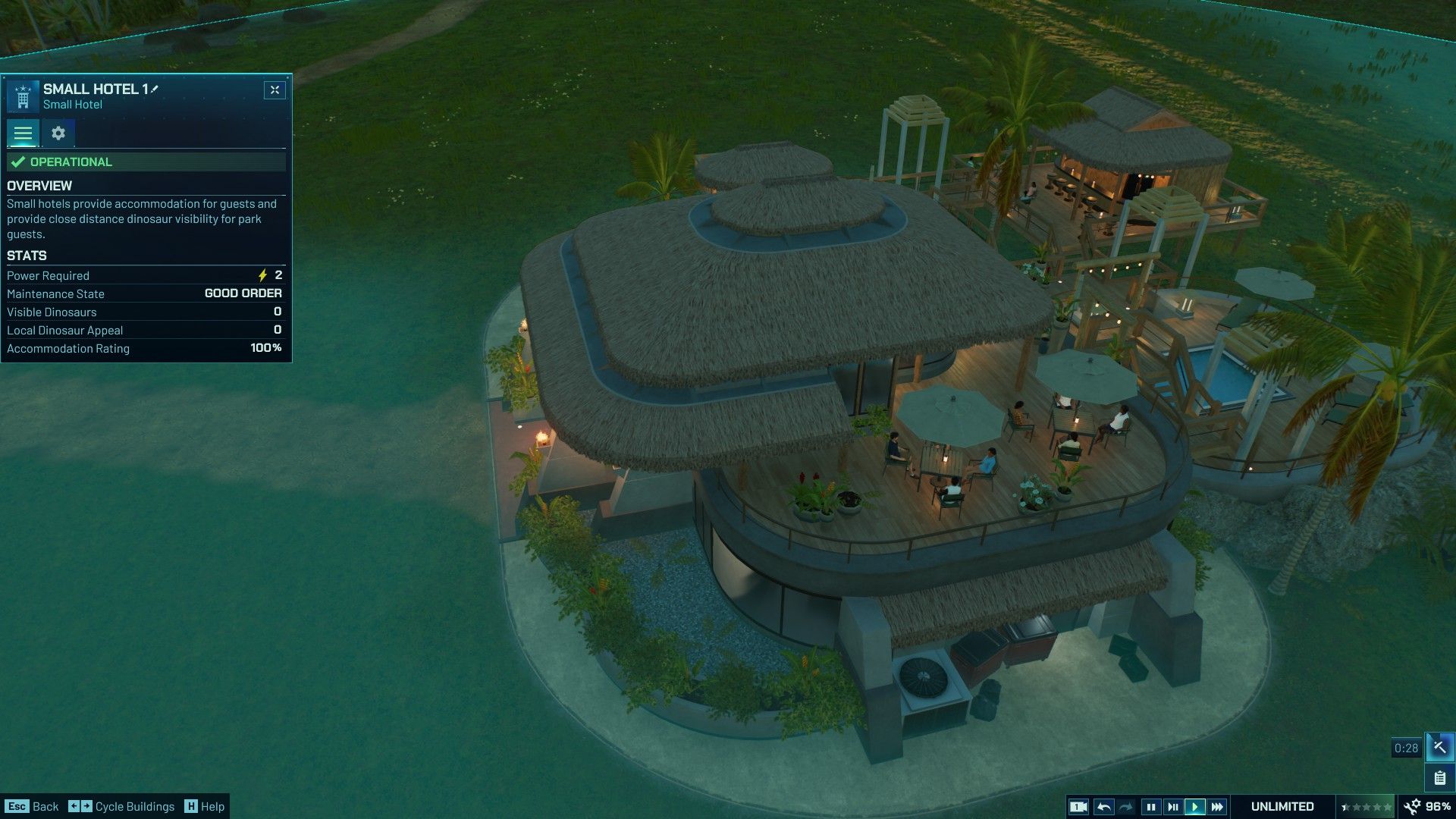Open the gear settings tab
Screen dimensions: 1456x819
pyautogui.click(x=58, y=133)
